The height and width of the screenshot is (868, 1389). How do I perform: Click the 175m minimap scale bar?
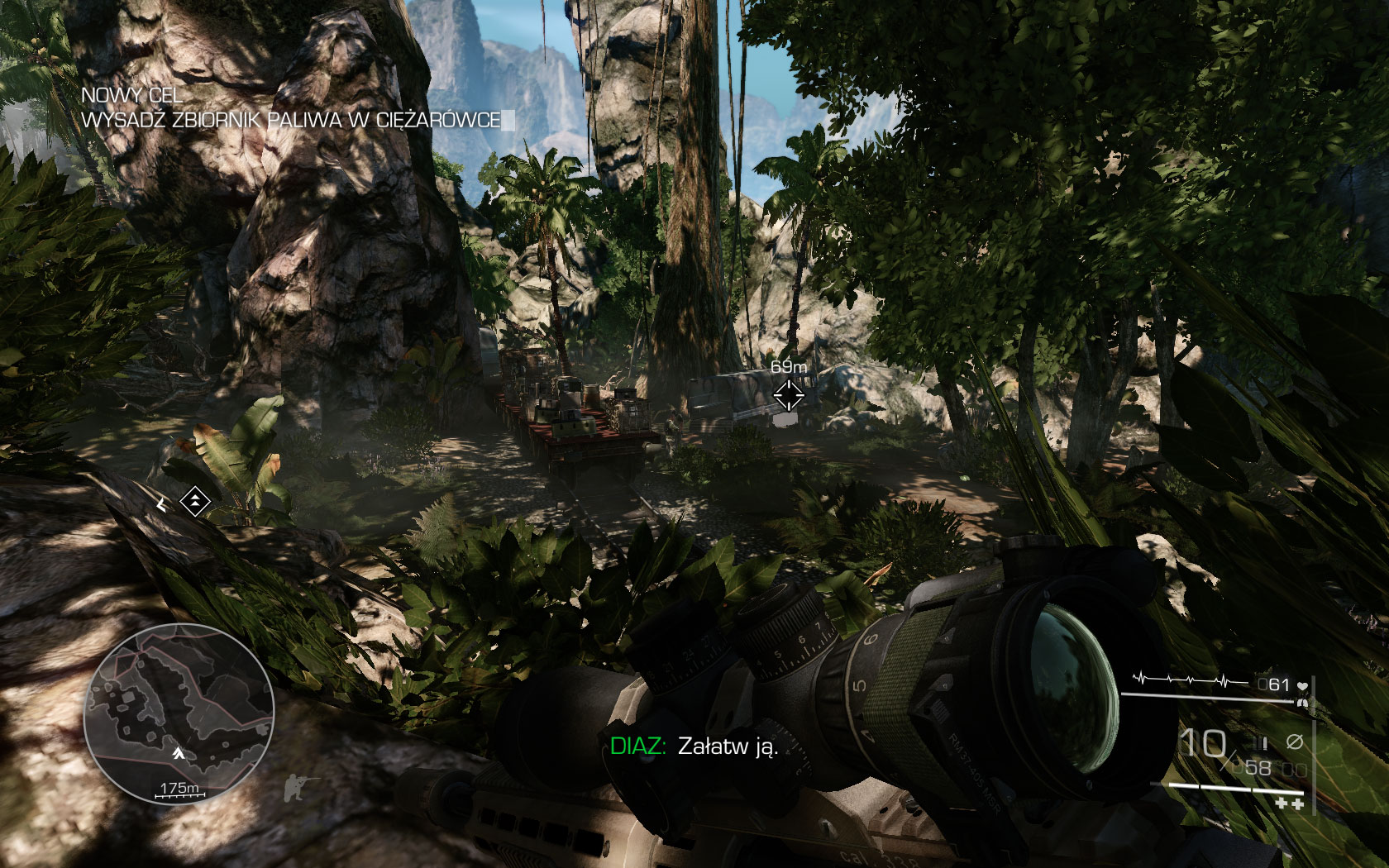click(x=179, y=789)
